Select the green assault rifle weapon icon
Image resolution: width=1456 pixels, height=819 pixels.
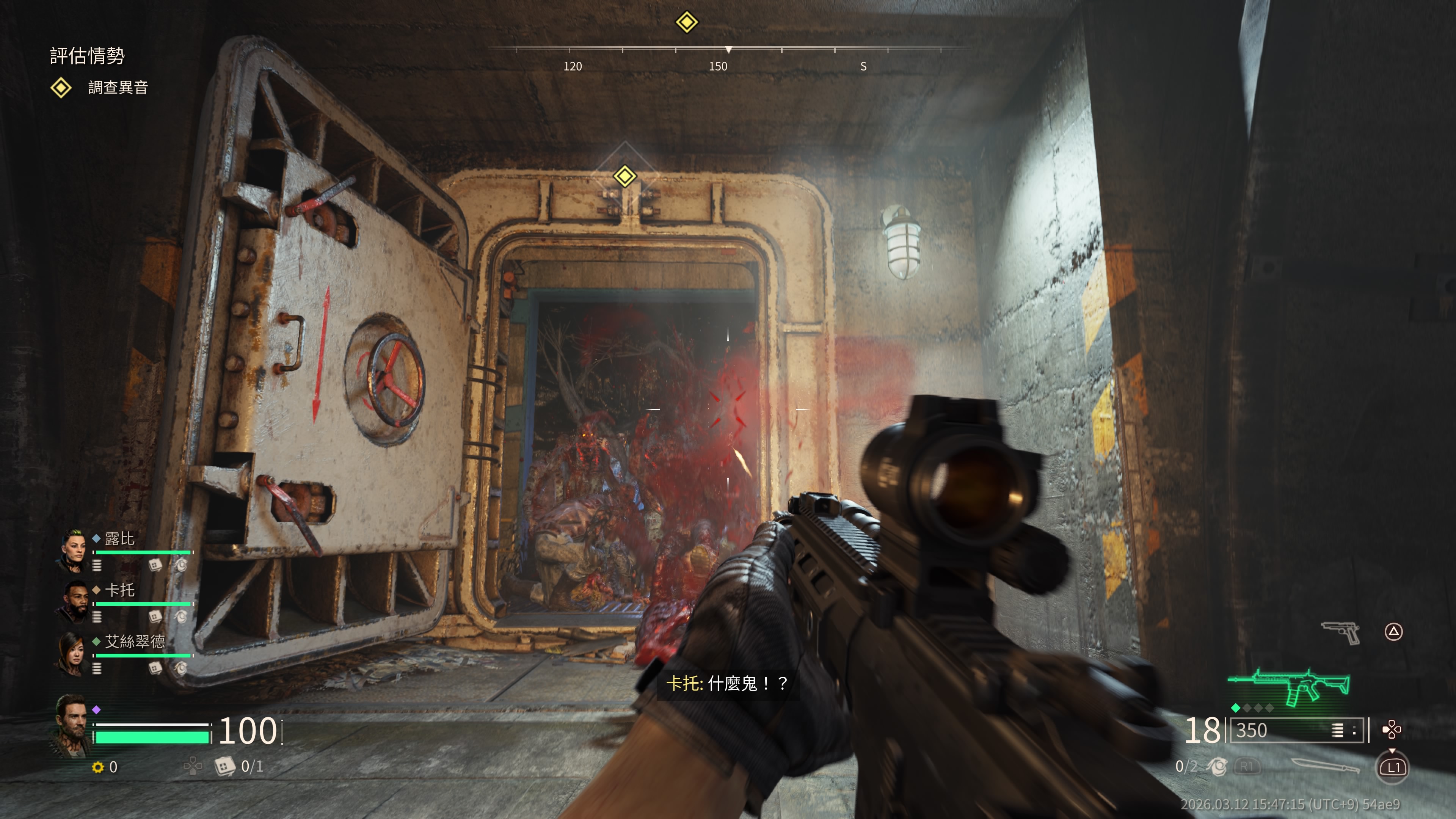pyautogui.click(x=1290, y=686)
